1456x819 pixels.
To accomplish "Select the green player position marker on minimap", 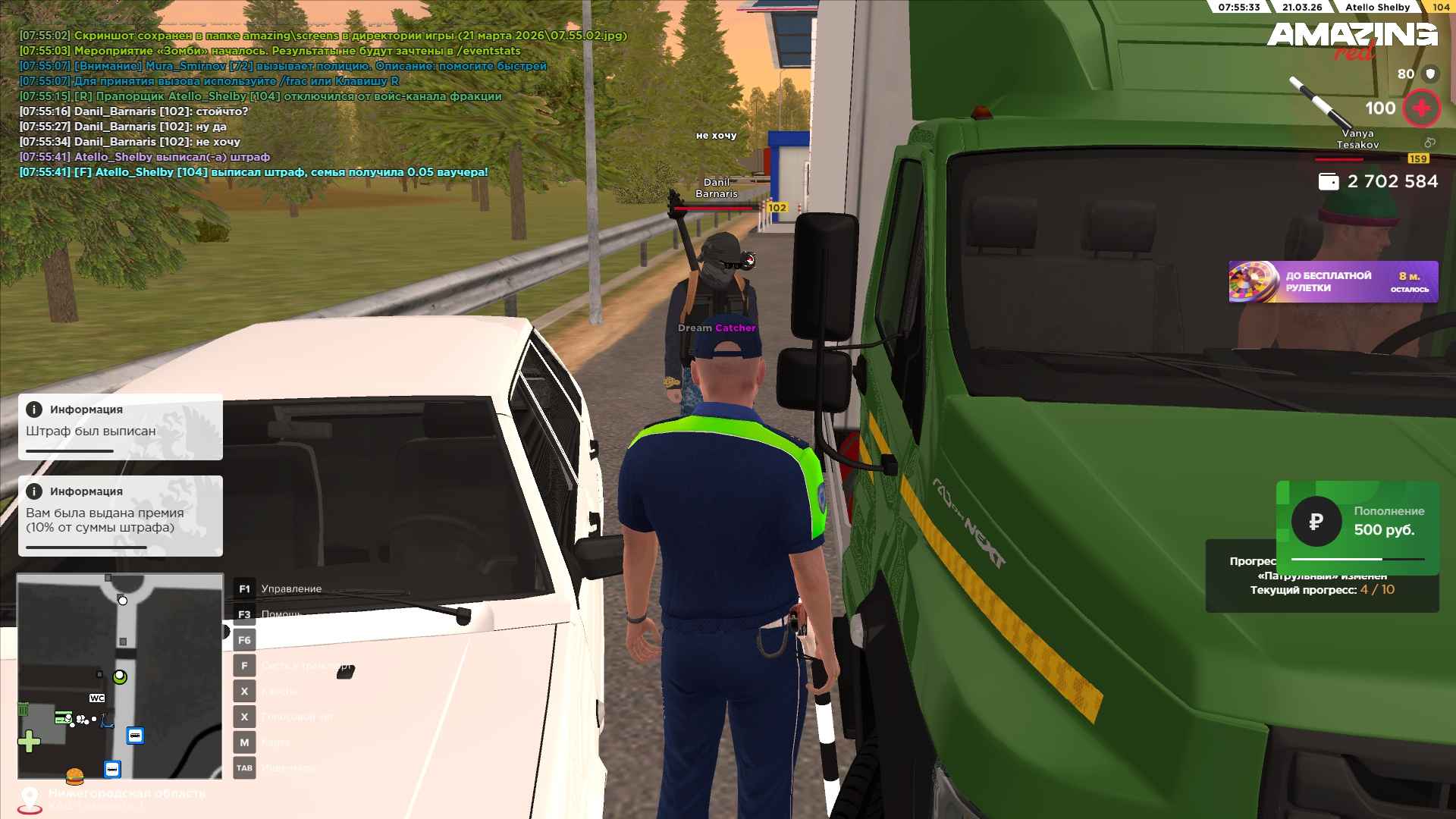I will pos(120,676).
